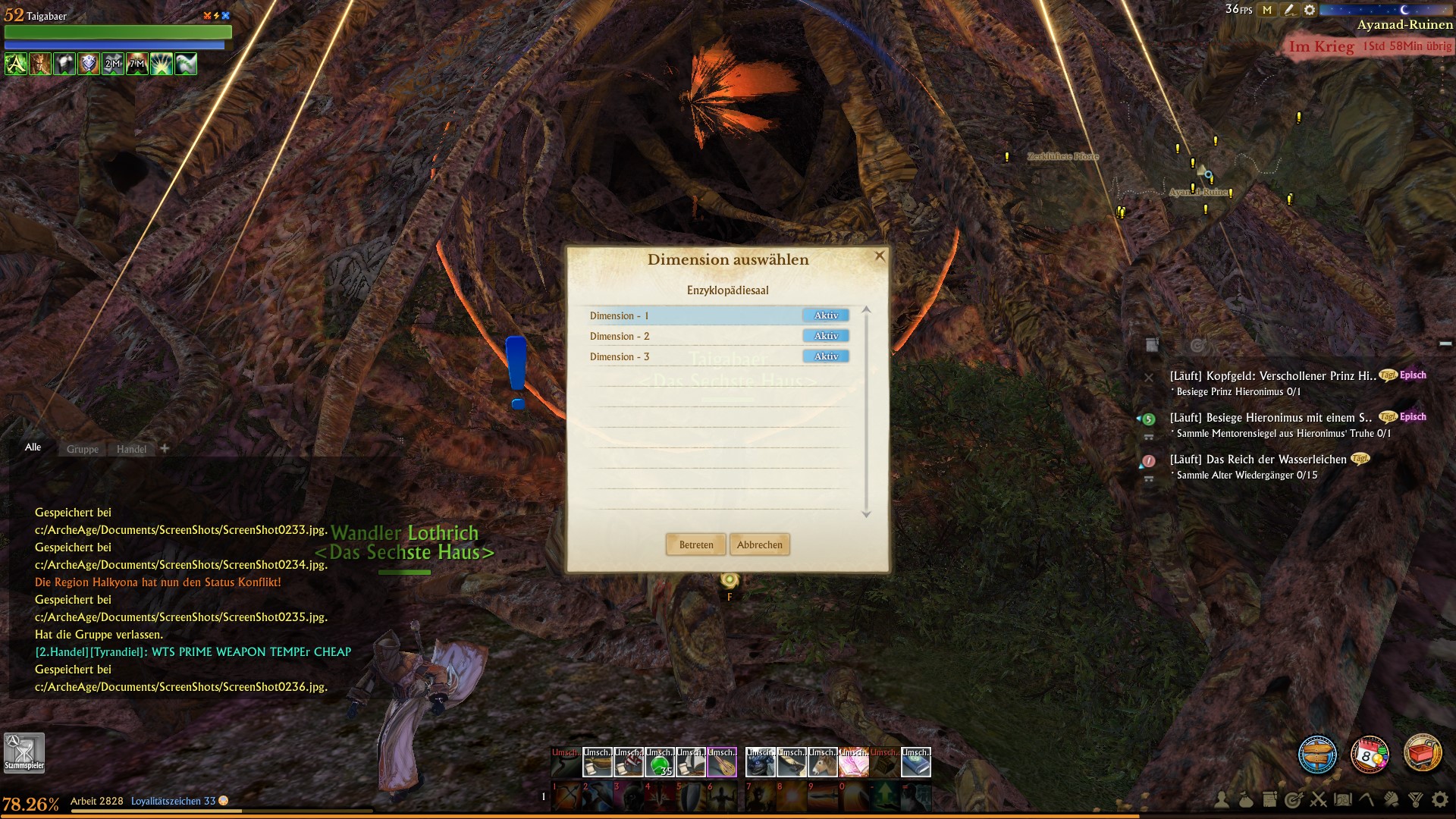The height and width of the screenshot is (819, 1456).
Task: Open the quest scroll icon in bottom menu bar
Action: pyautogui.click(x=1269, y=799)
